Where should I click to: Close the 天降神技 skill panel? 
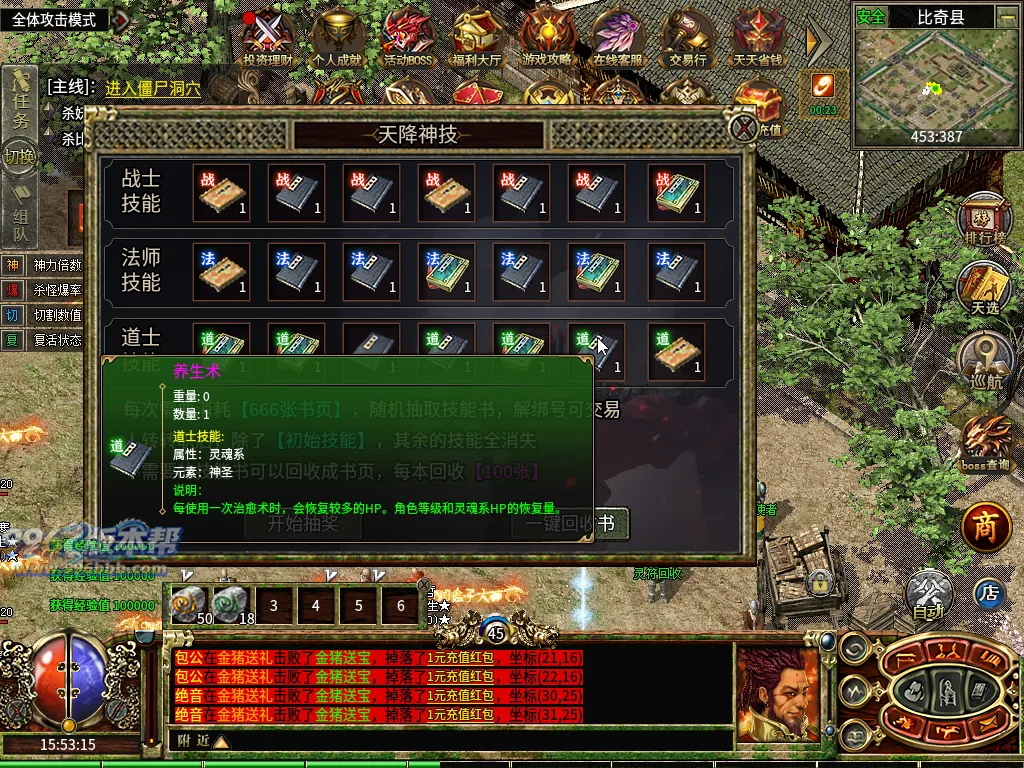coord(743,128)
